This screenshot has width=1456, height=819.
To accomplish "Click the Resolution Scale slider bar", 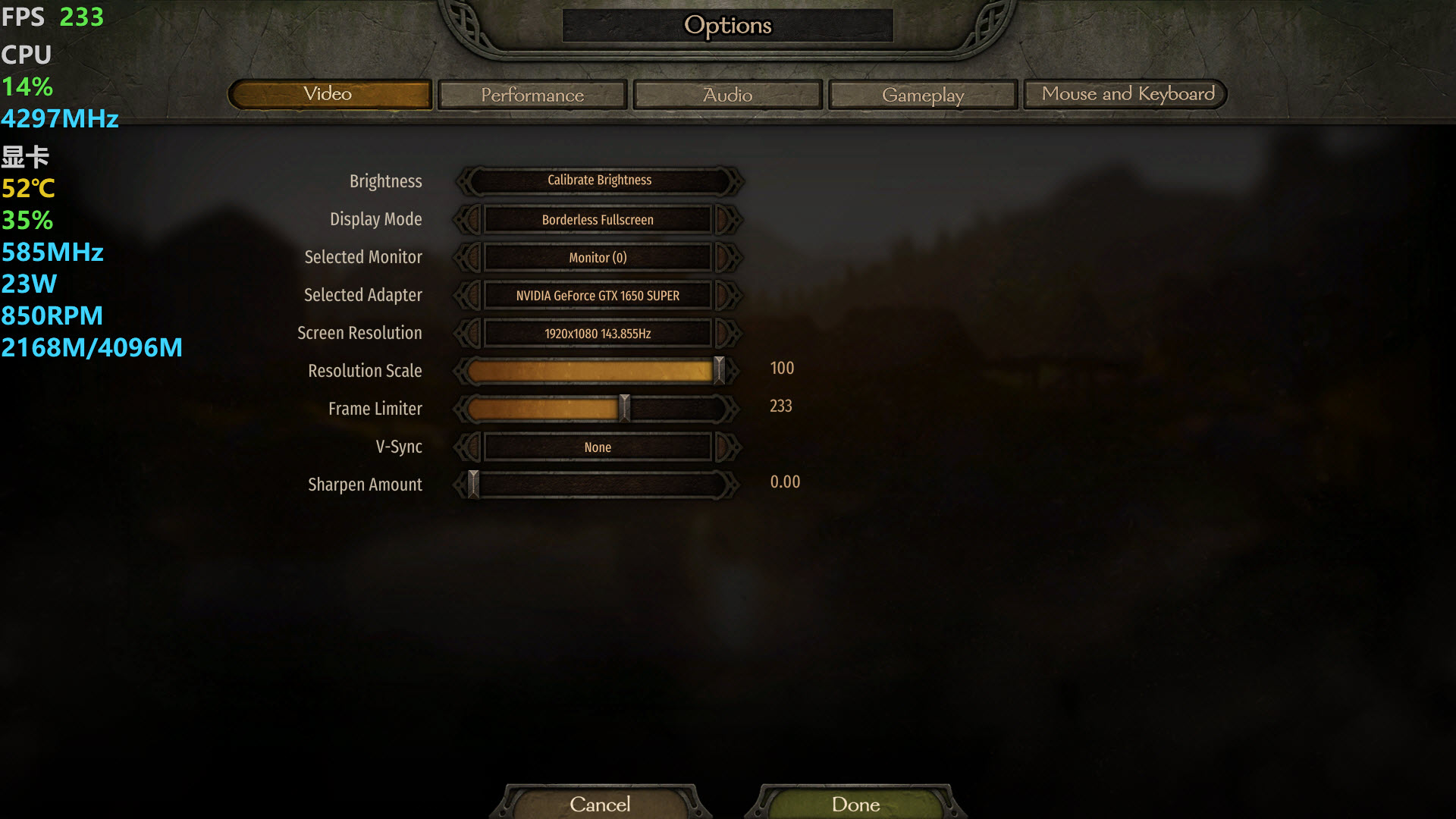I will coord(591,371).
